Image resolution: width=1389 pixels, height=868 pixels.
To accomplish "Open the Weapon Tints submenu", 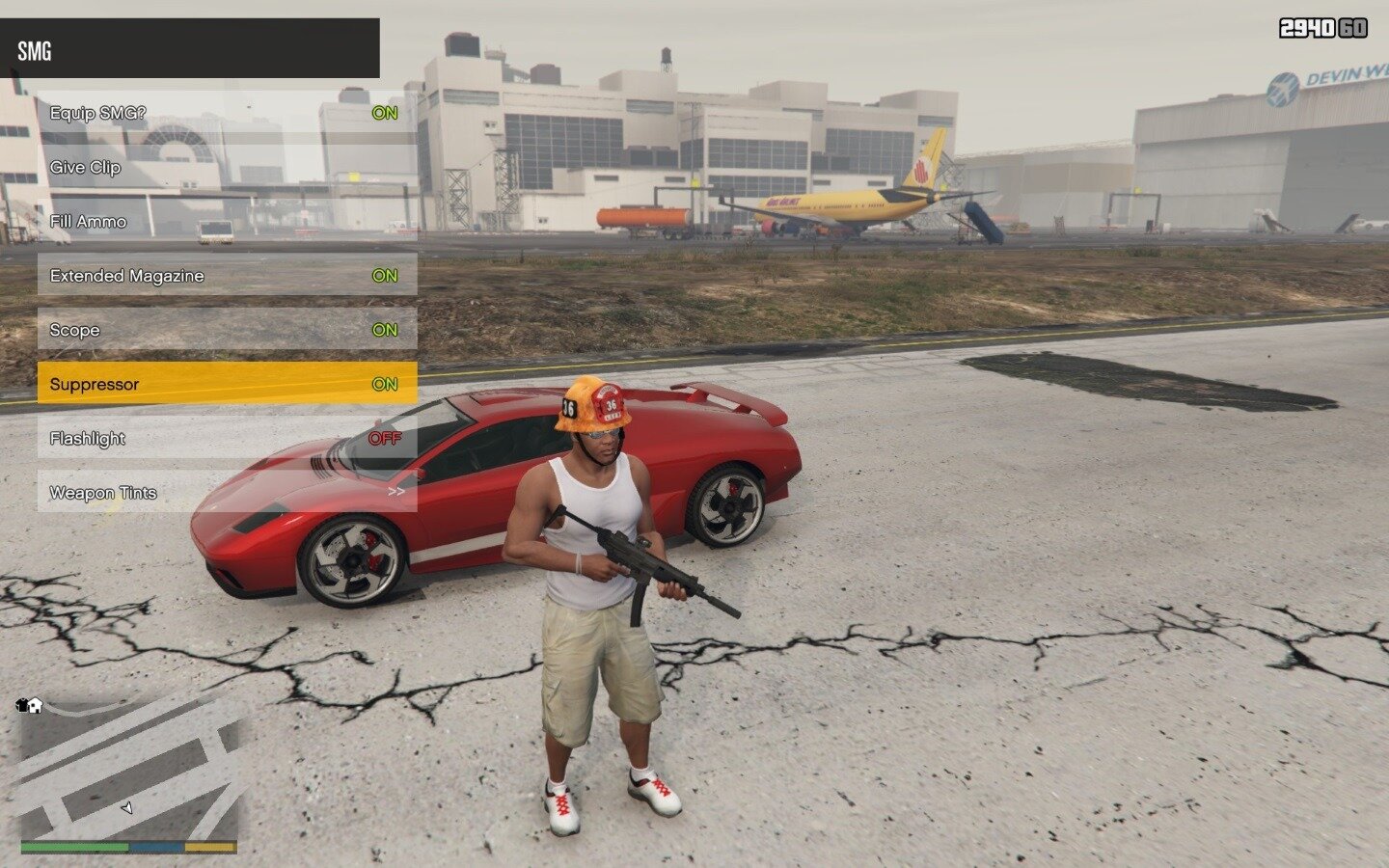I will (x=227, y=493).
